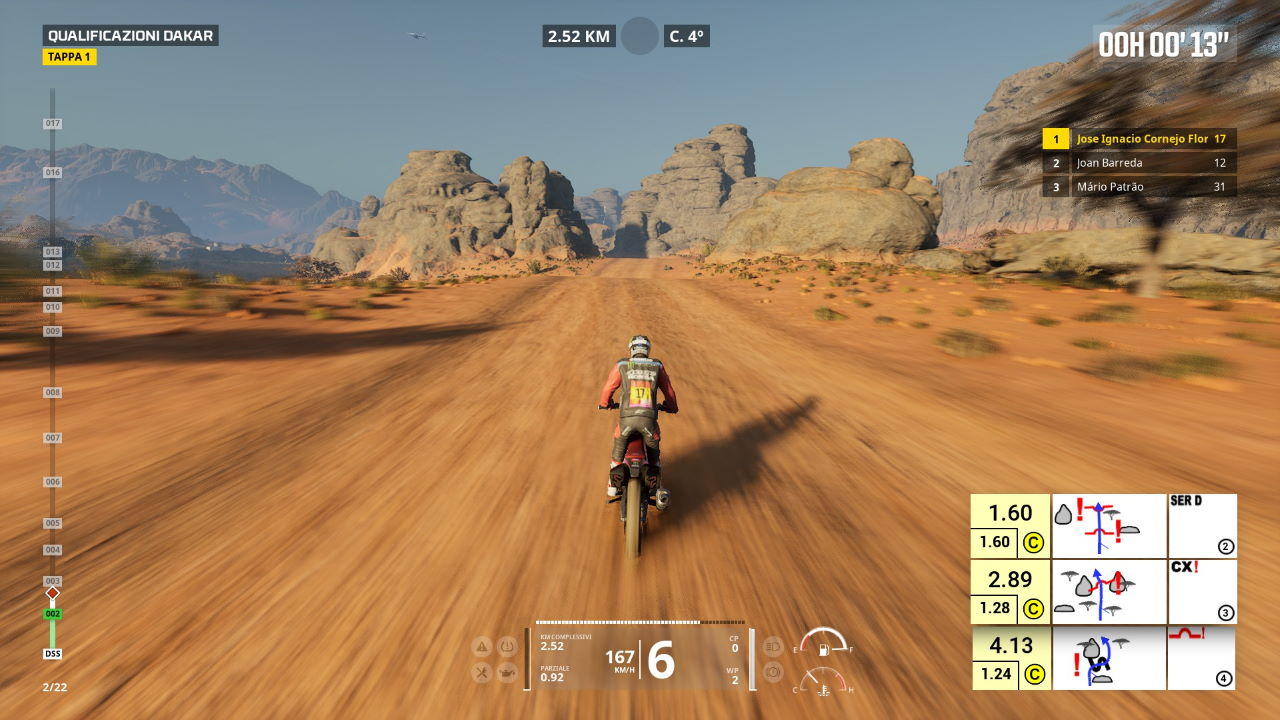Select Joan Barreda in the standings list

[1139, 163]
